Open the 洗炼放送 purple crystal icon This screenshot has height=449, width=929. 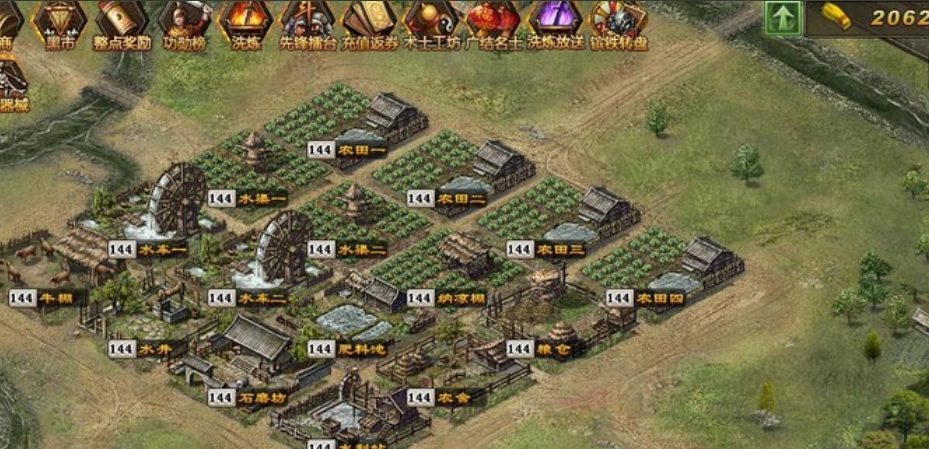(x=556, y=23)
